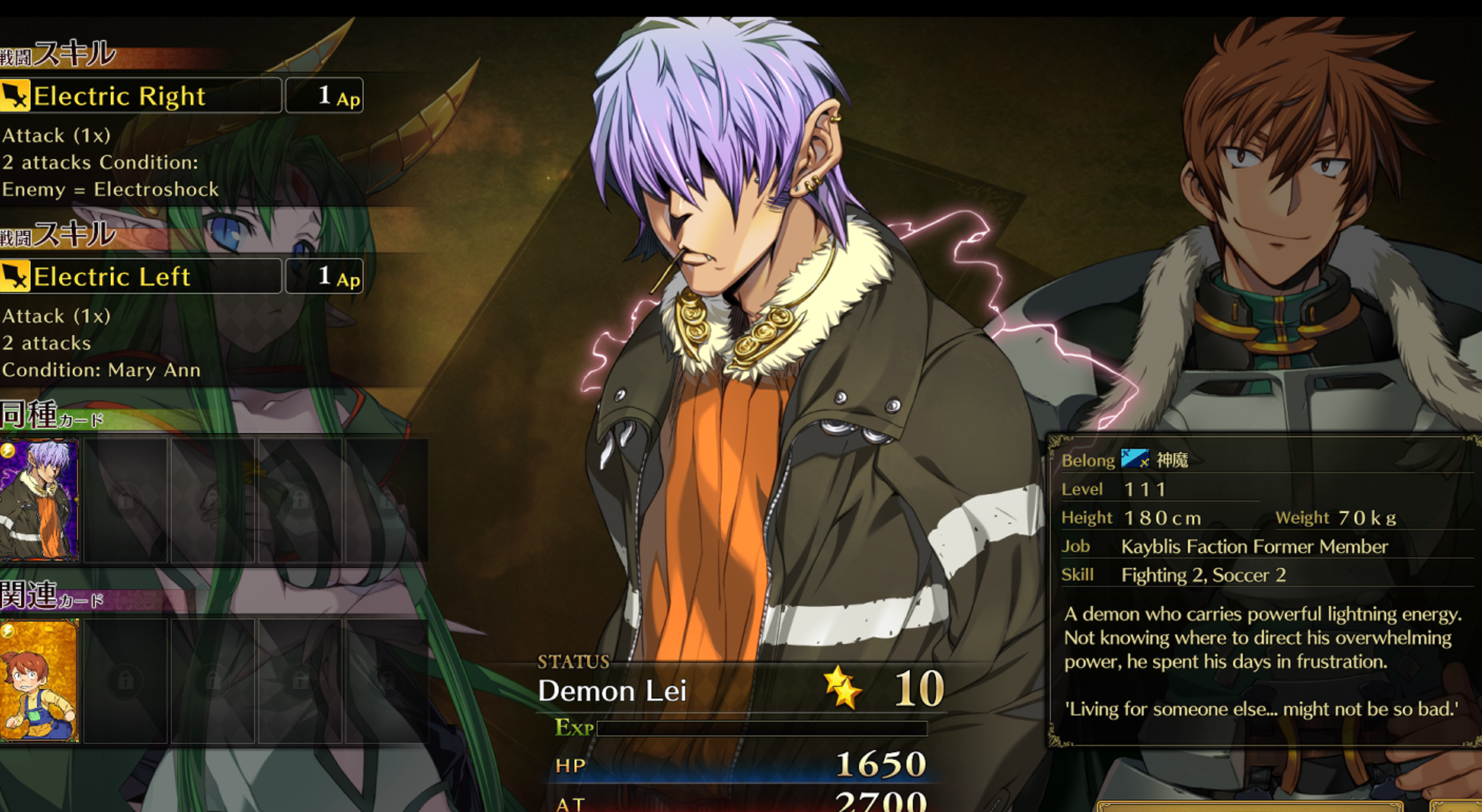Open the red-haired child related card
Image resolution: width=1482 pixels, height=812 pixels.
[39, 680]
